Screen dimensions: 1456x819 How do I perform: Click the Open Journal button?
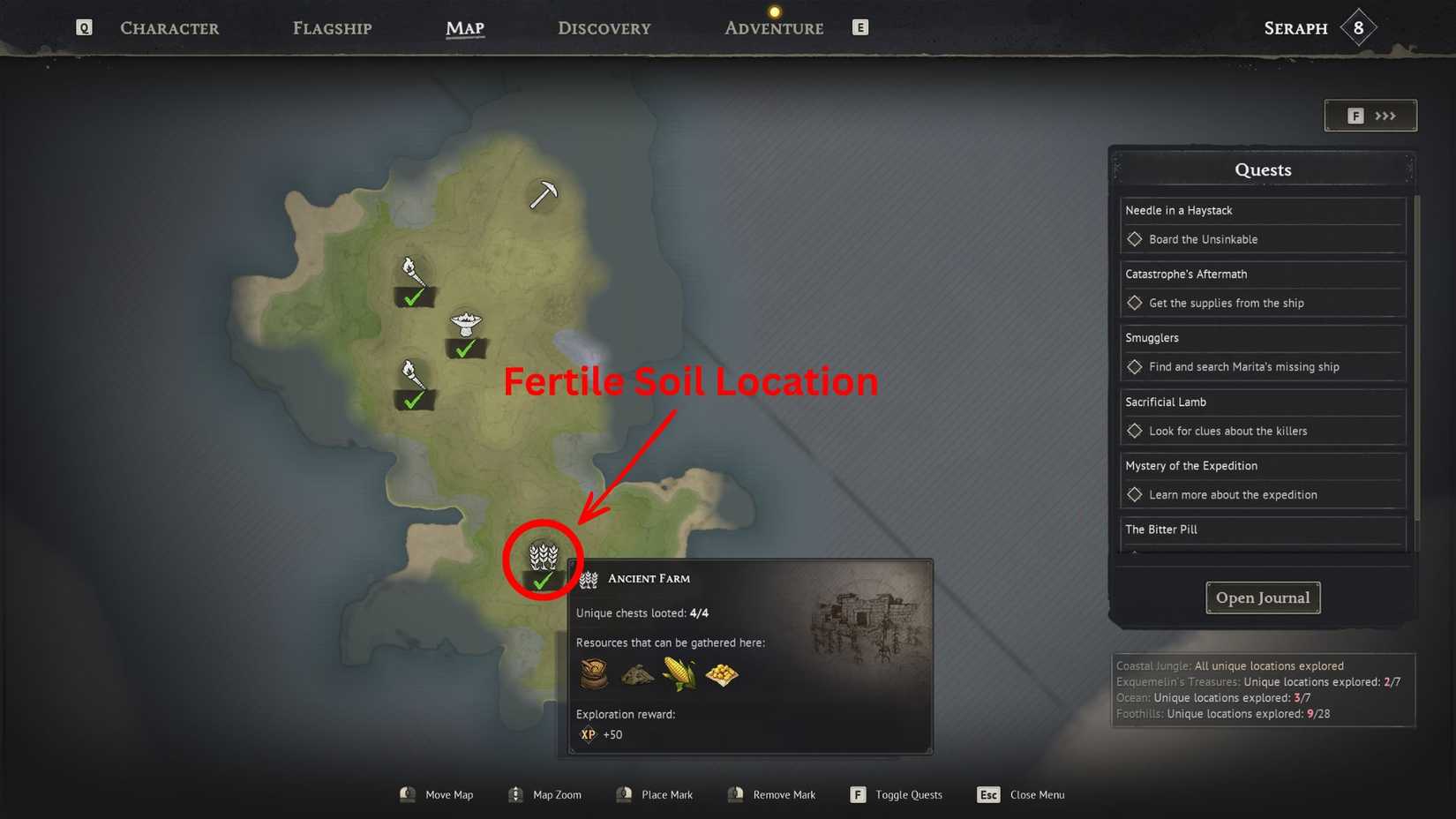point(1262,597)
